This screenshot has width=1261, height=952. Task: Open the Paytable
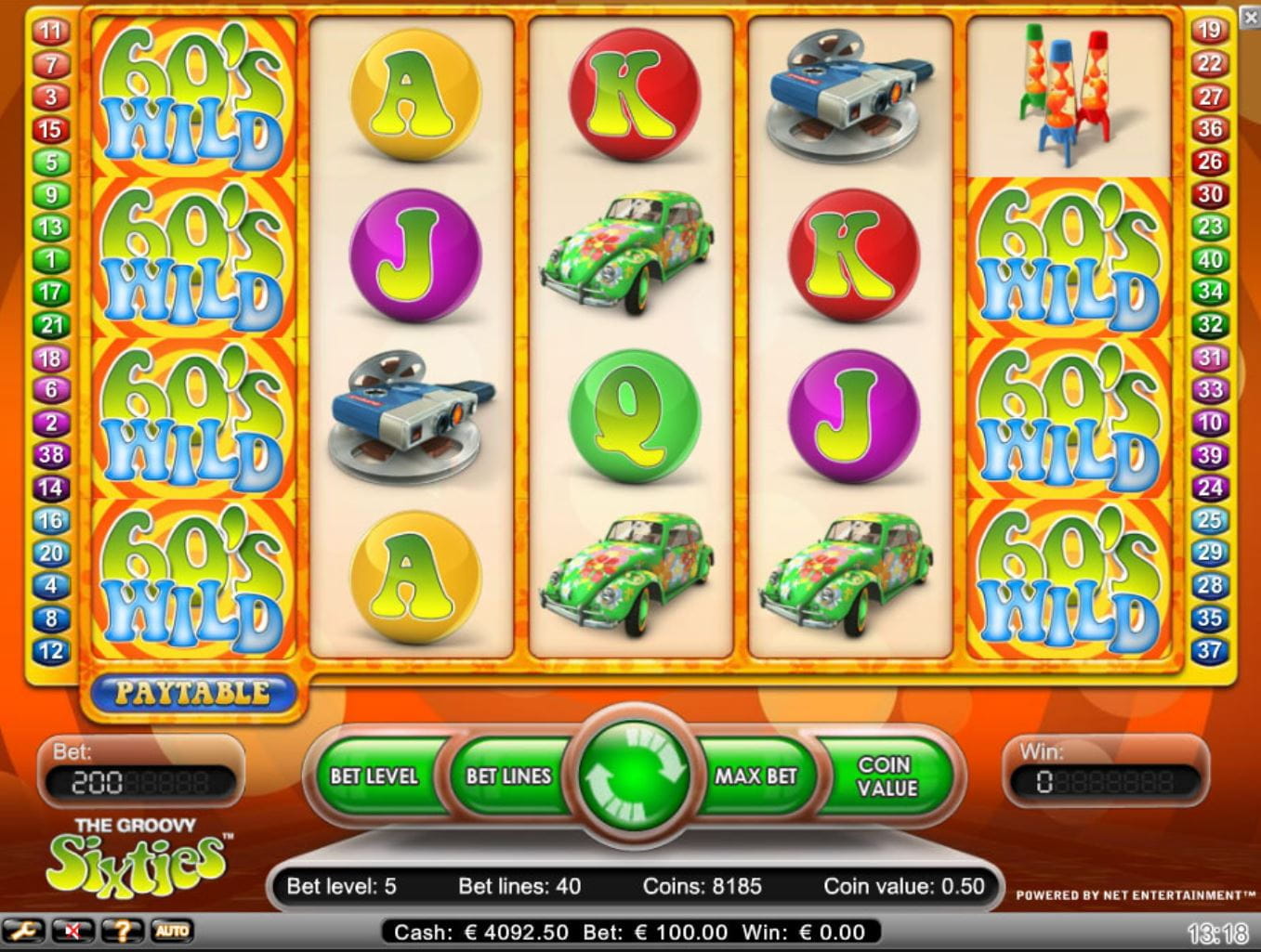pos(192,693)
